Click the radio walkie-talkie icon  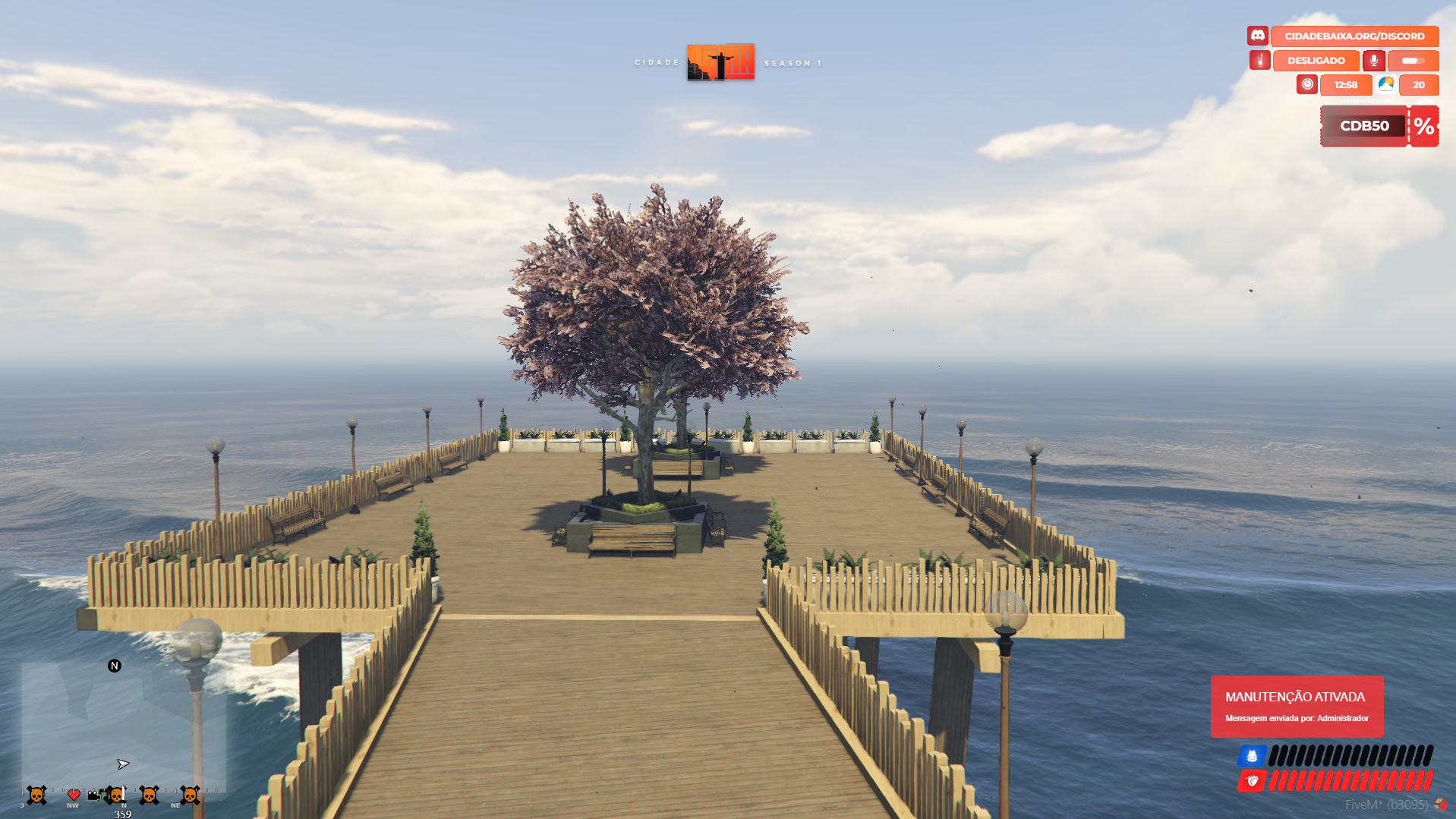click(1259, 60)
